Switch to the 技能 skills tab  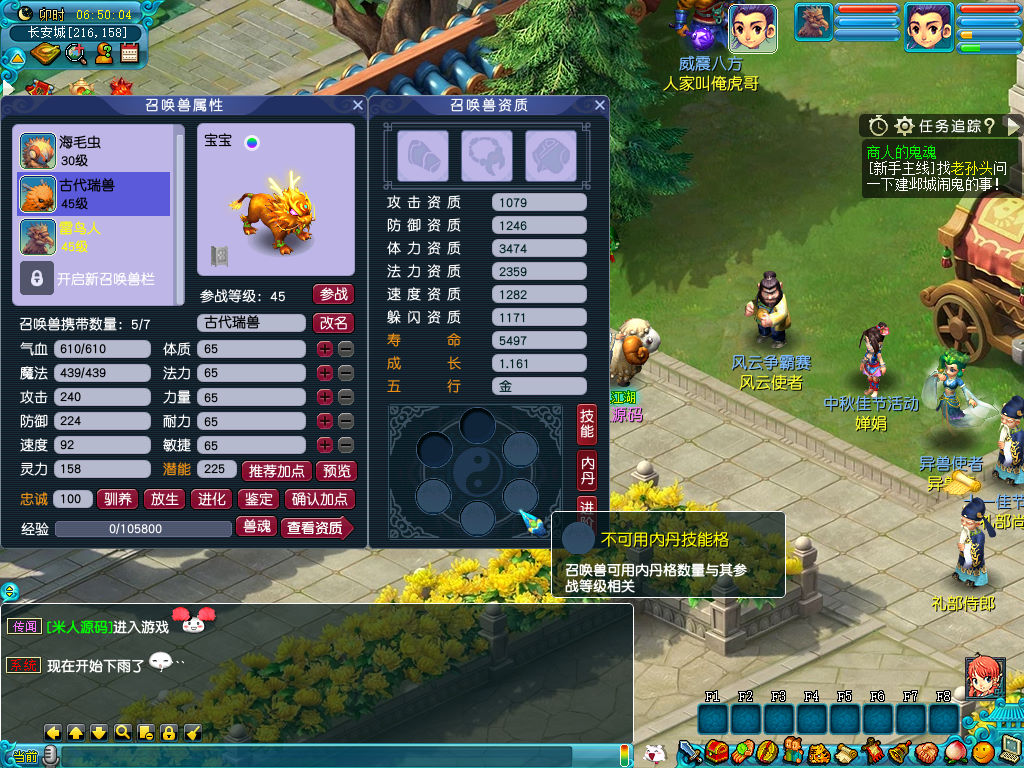point(587,425)
